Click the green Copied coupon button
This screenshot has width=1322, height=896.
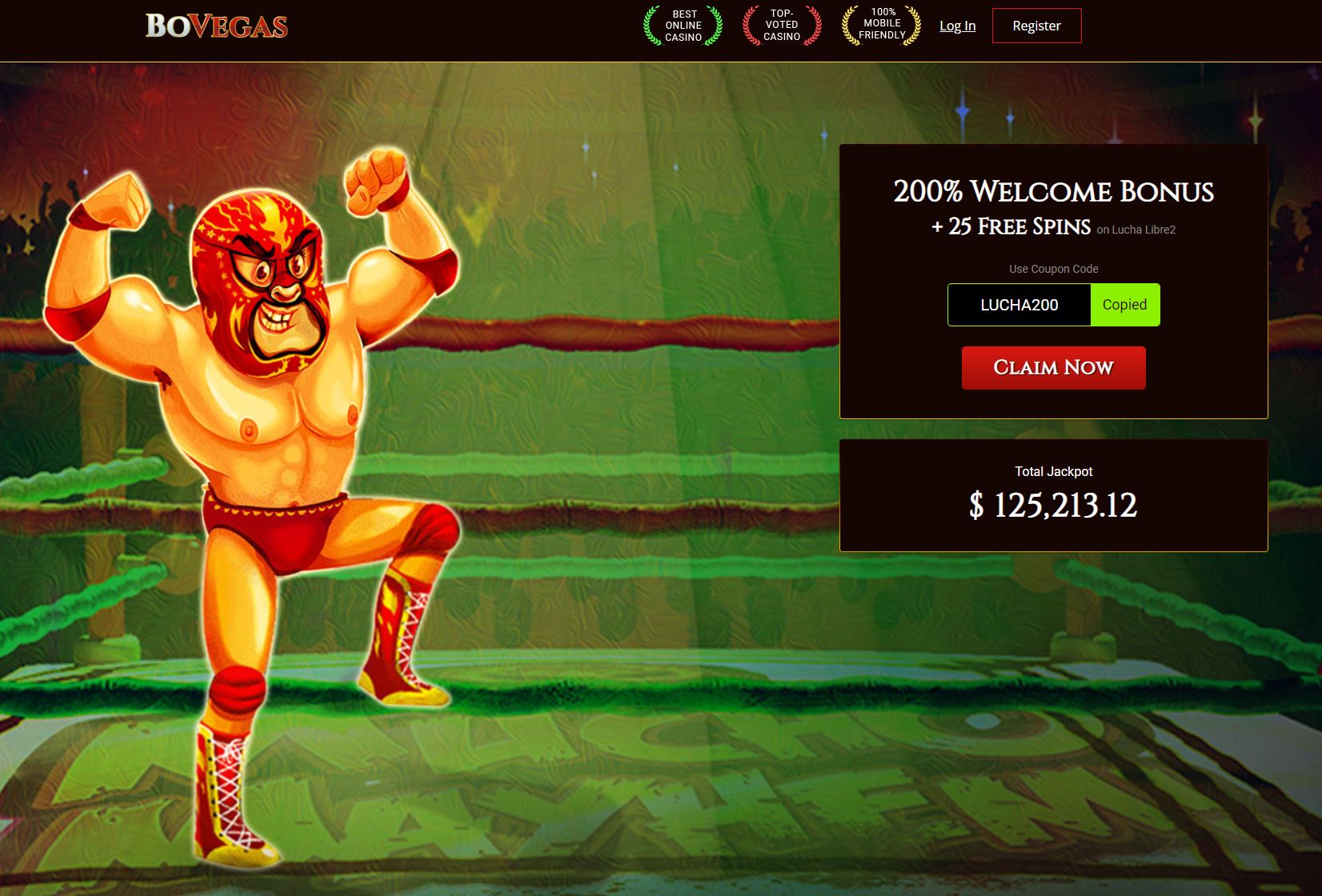(x=1124, y=305)
